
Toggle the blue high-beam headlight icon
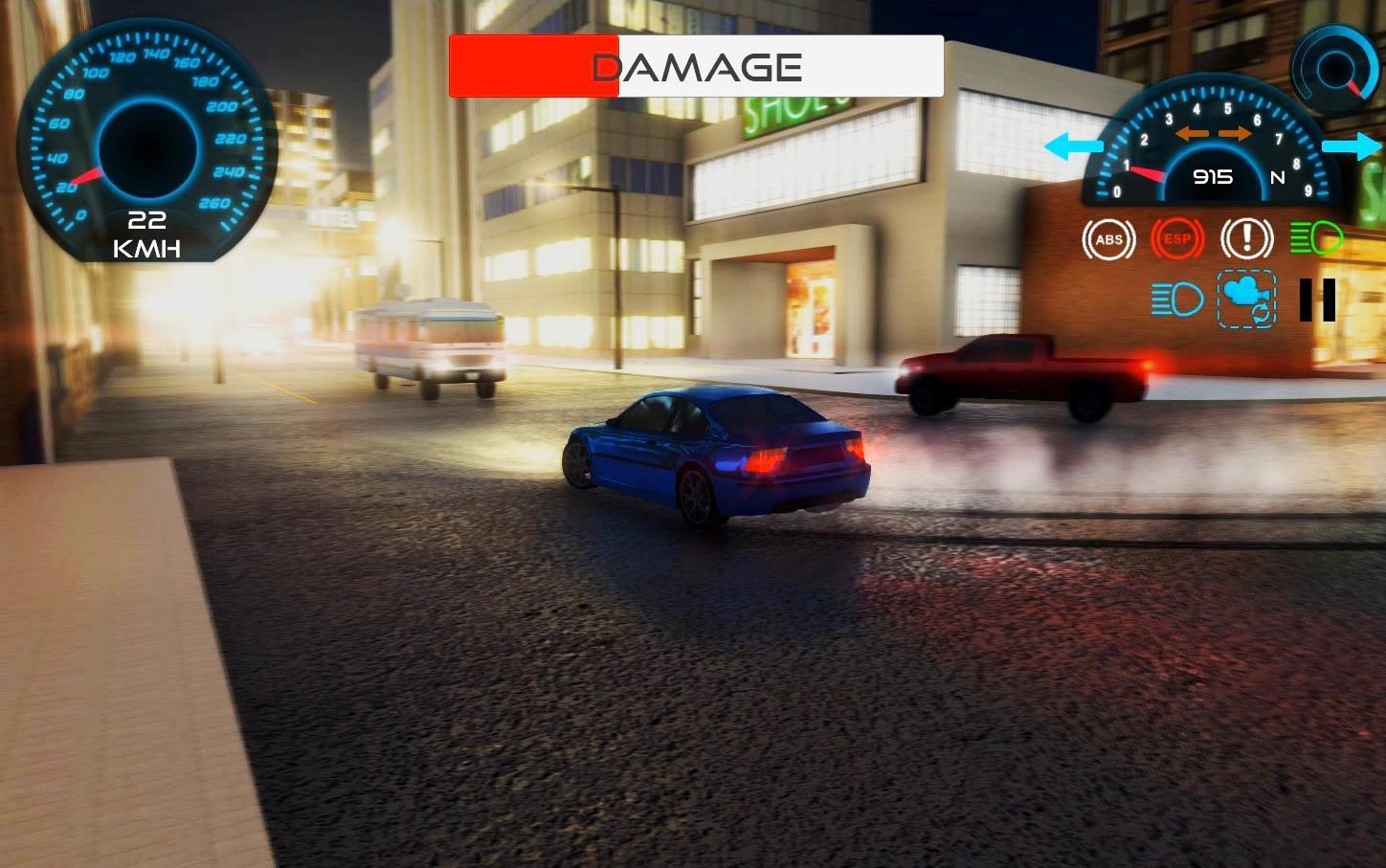pos(1177,300)
